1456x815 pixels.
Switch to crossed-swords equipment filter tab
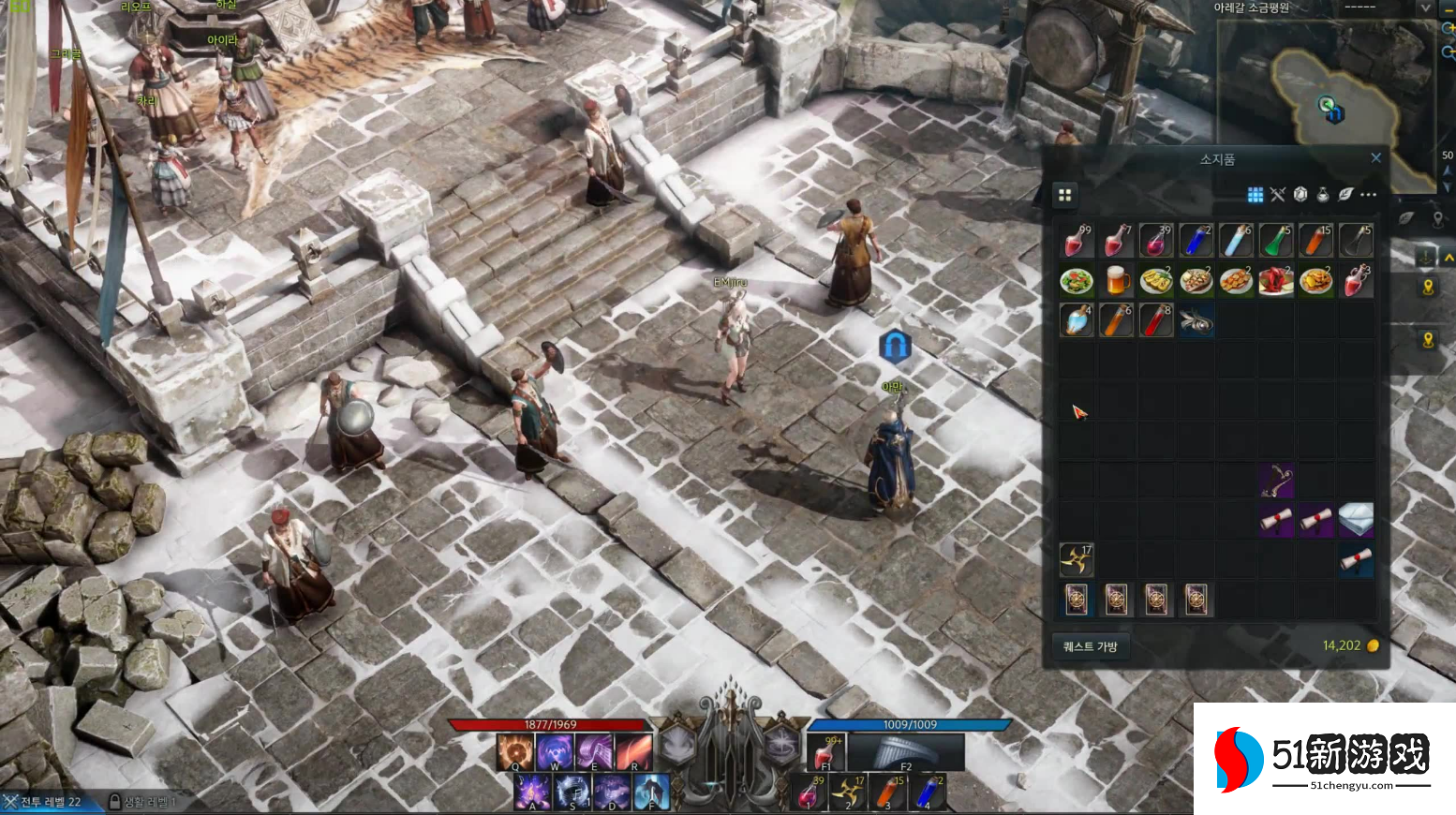(x=1278, y=195)
